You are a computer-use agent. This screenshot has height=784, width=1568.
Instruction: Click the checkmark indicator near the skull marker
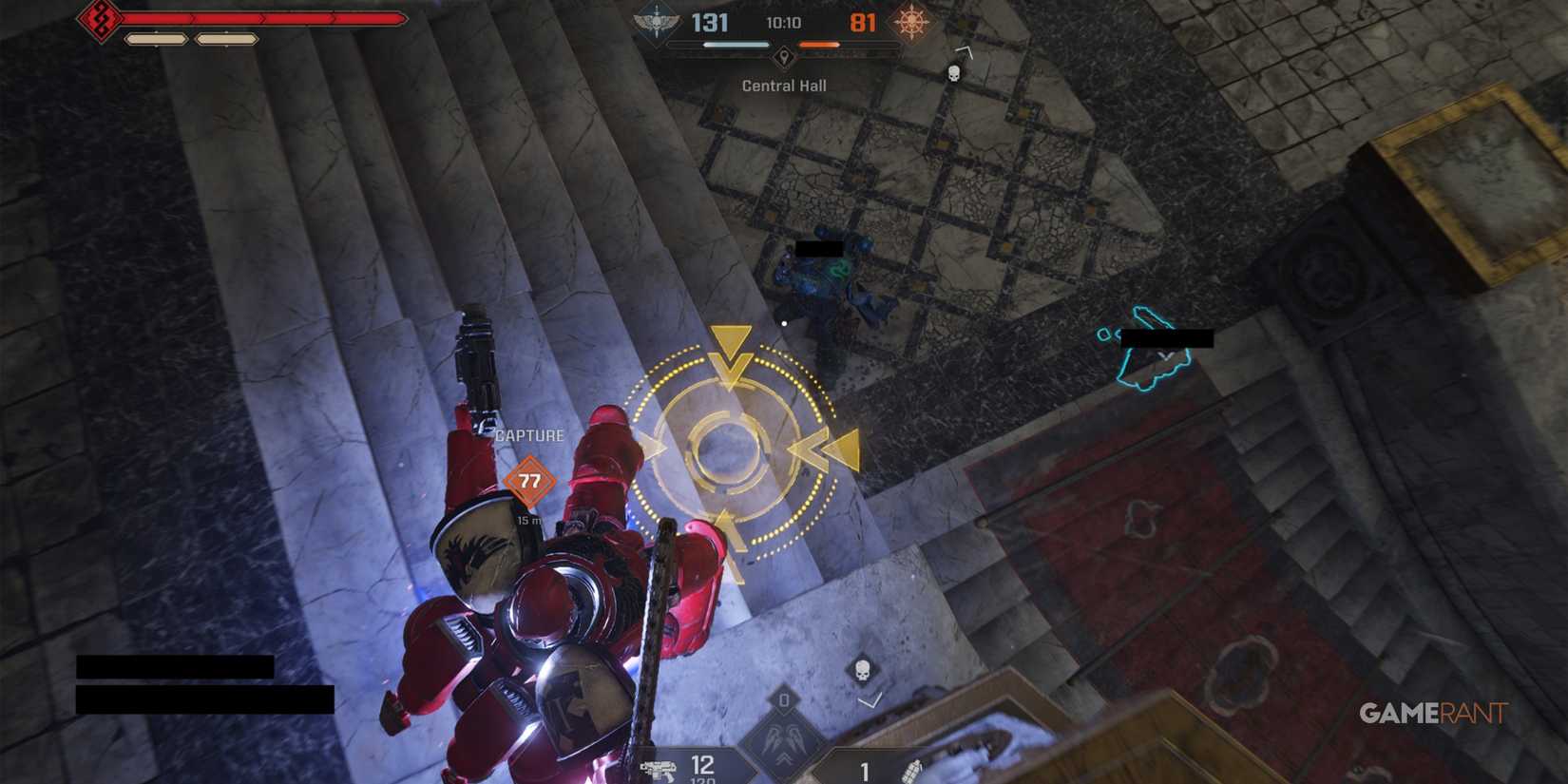tap(869, 703)
